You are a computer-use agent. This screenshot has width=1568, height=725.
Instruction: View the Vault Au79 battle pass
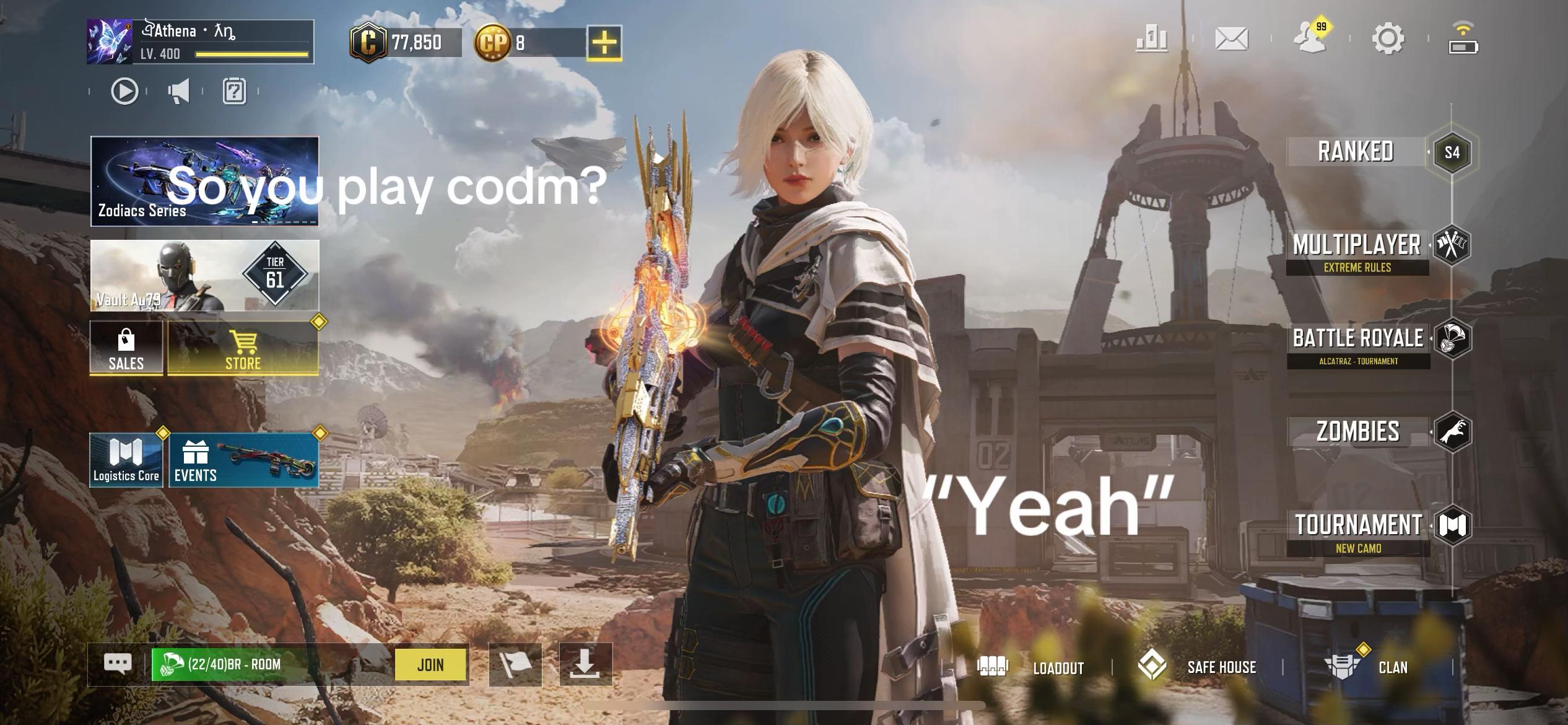tap(204, 276)
